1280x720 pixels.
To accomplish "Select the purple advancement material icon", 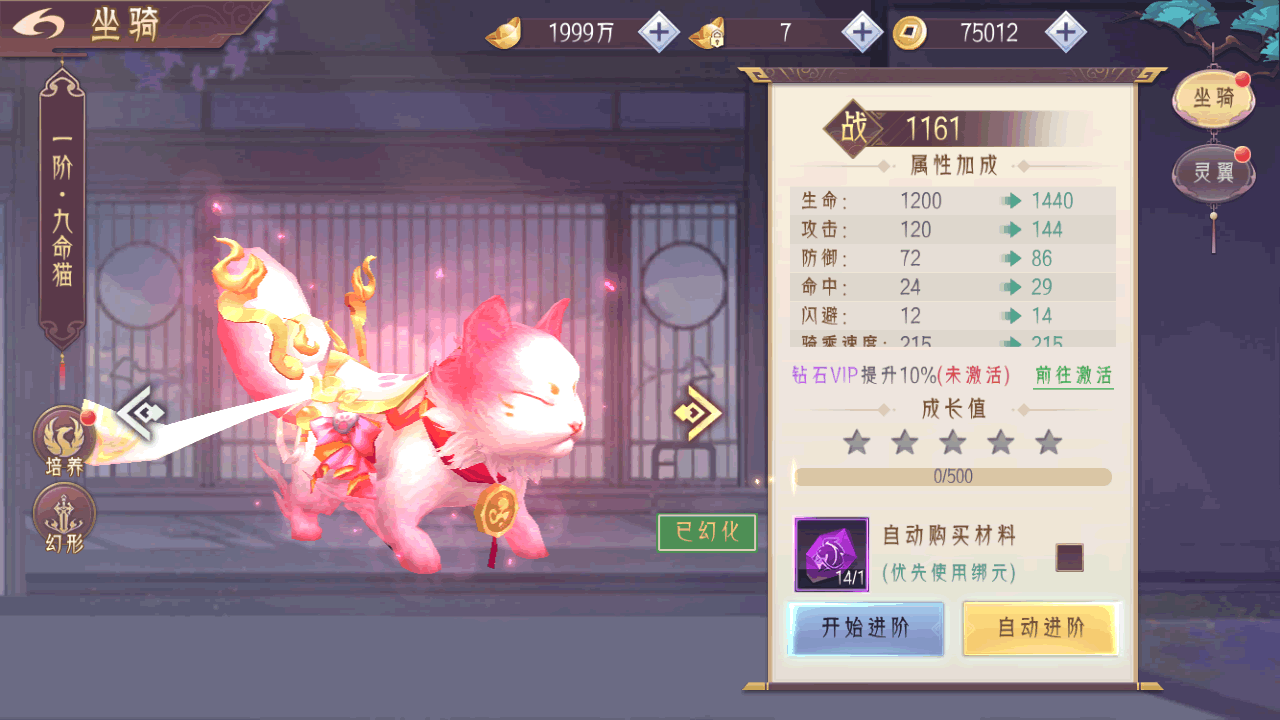I will point(831,554).
